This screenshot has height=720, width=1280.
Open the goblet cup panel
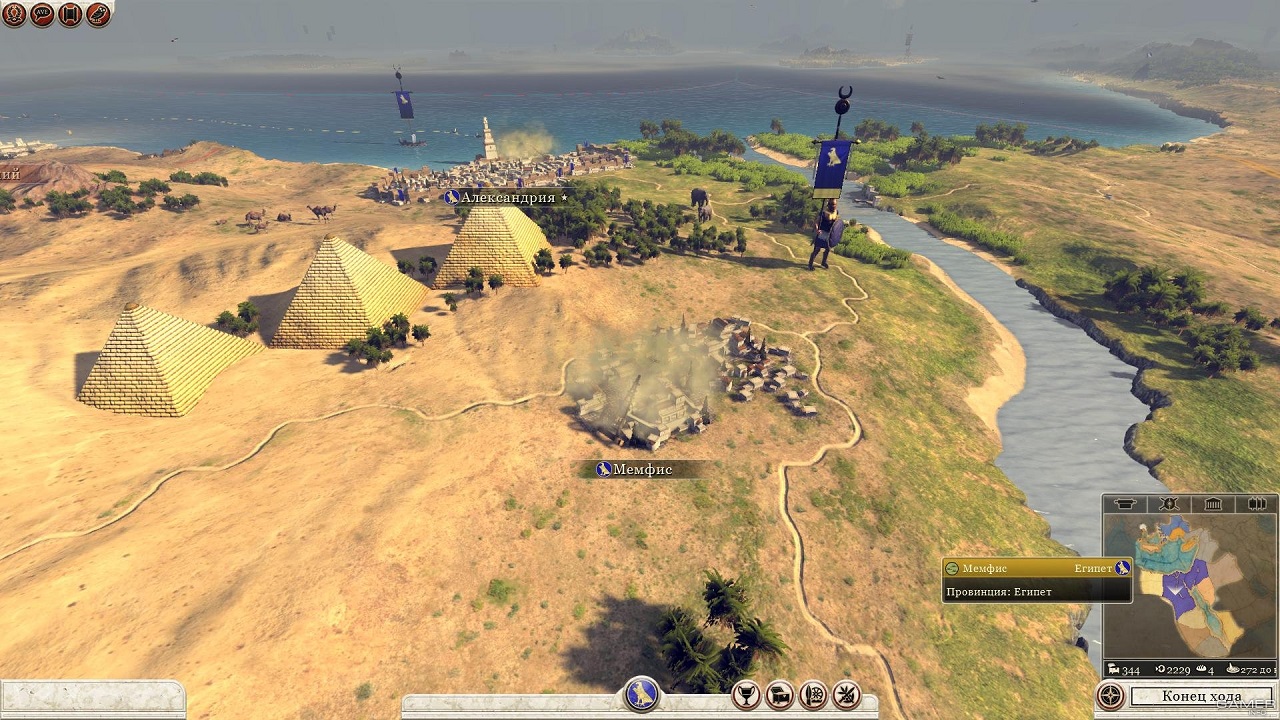tap(745, 694)
